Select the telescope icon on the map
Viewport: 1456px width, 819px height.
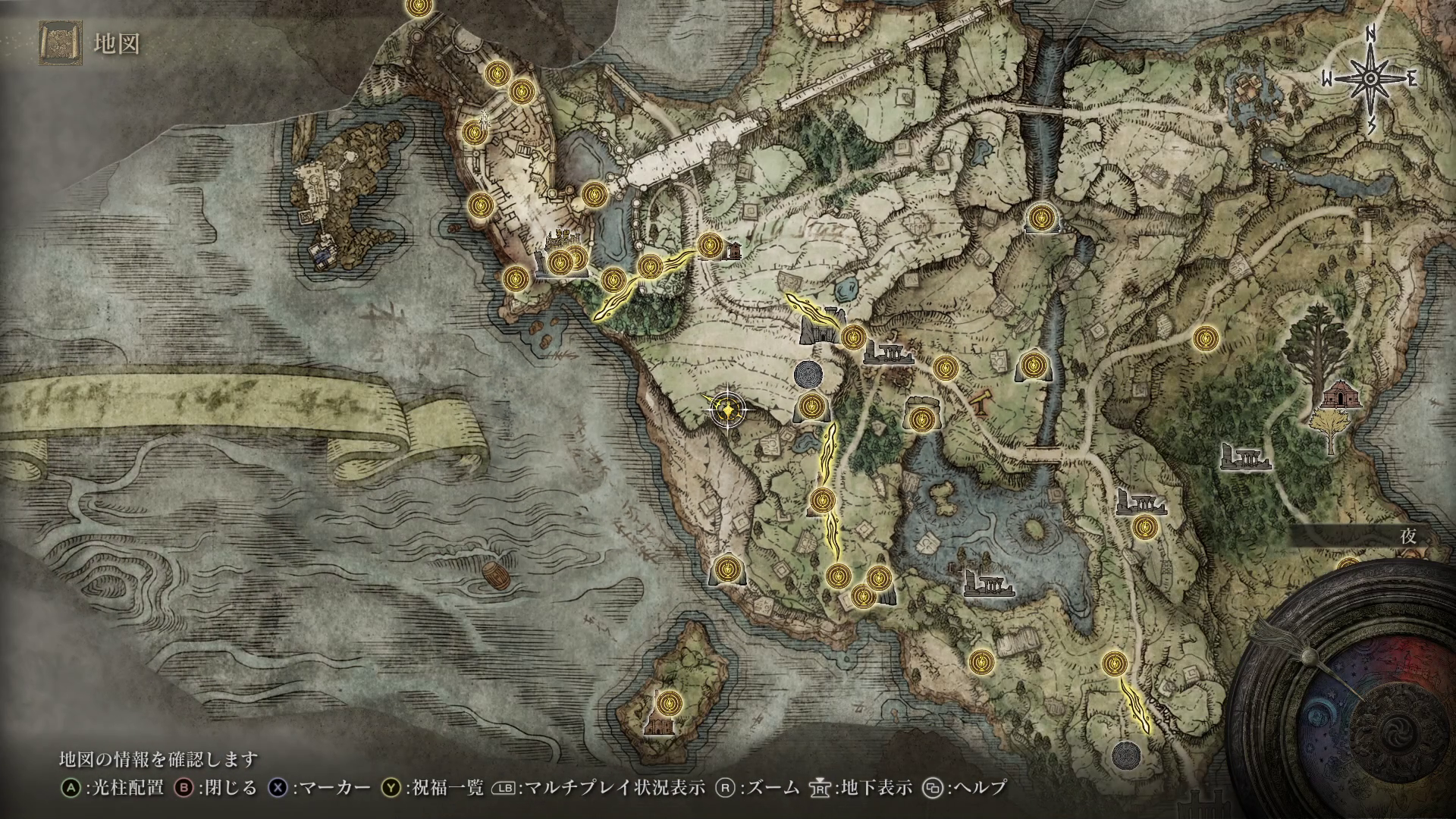[981, 403]
